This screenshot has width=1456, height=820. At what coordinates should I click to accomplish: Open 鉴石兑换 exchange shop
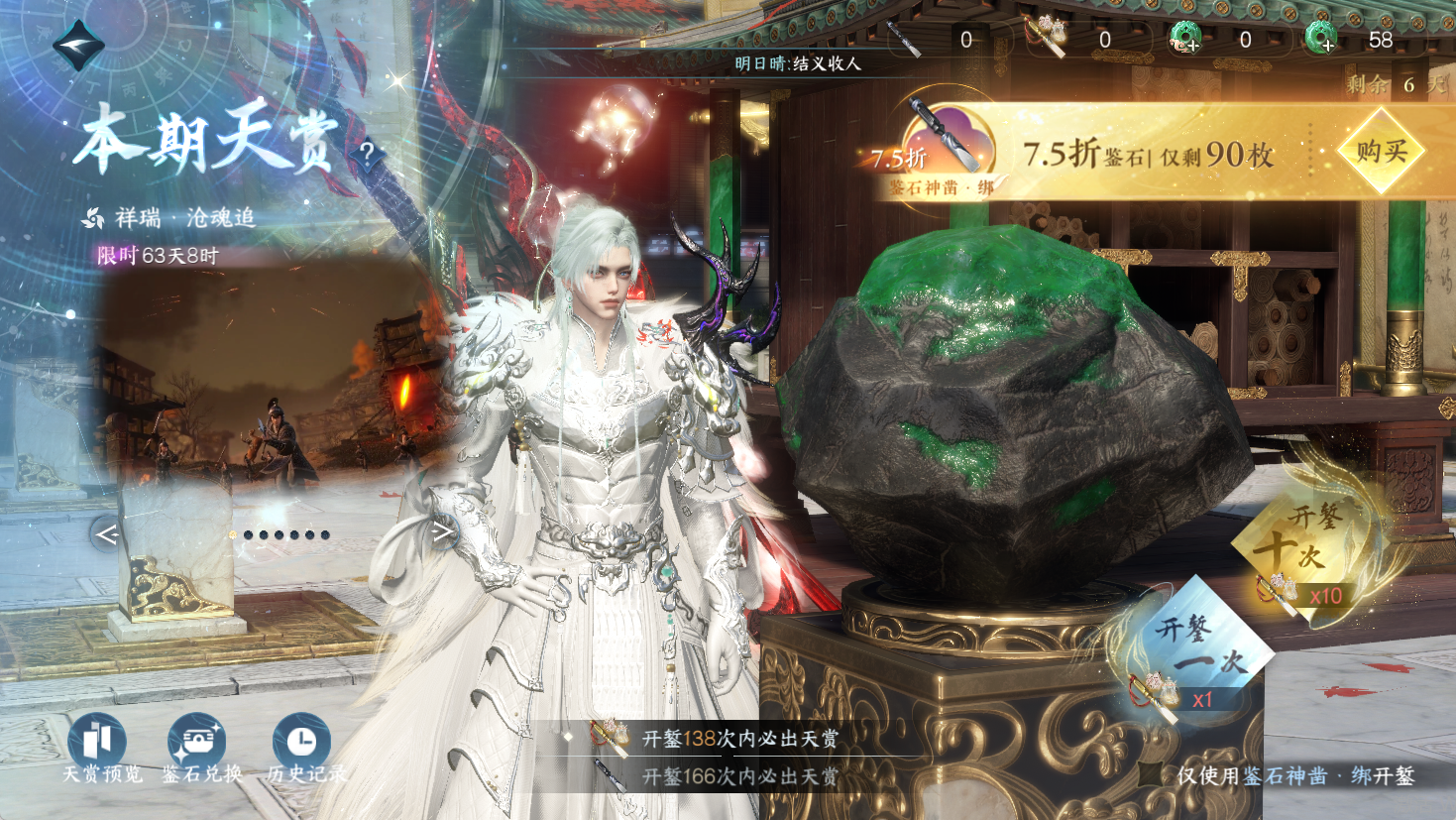[199, 743]
